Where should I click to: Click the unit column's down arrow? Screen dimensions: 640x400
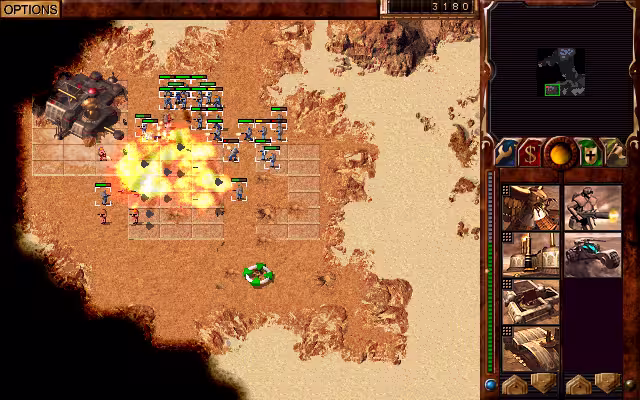click(x=606, y=384)
